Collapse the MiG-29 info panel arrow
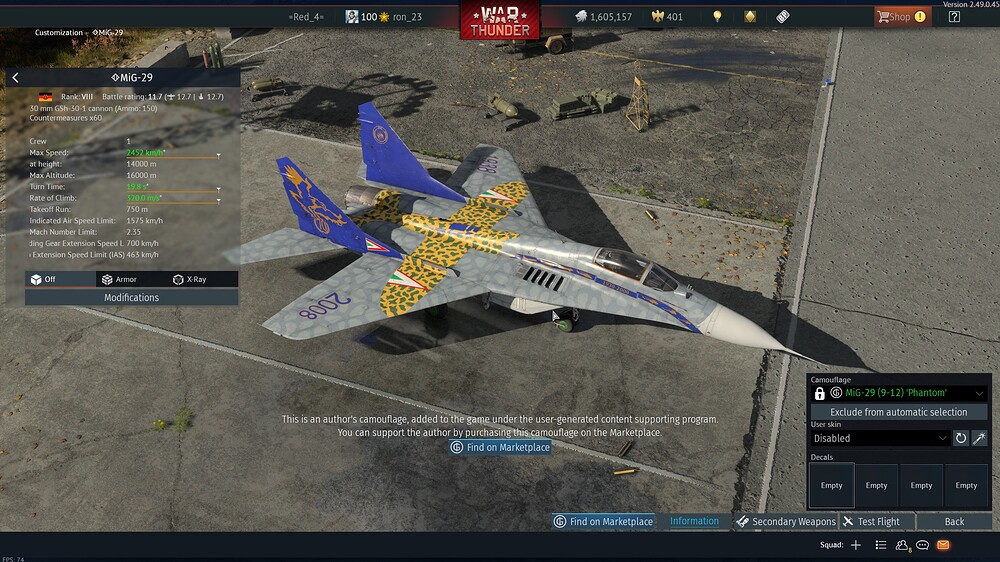 15,78
